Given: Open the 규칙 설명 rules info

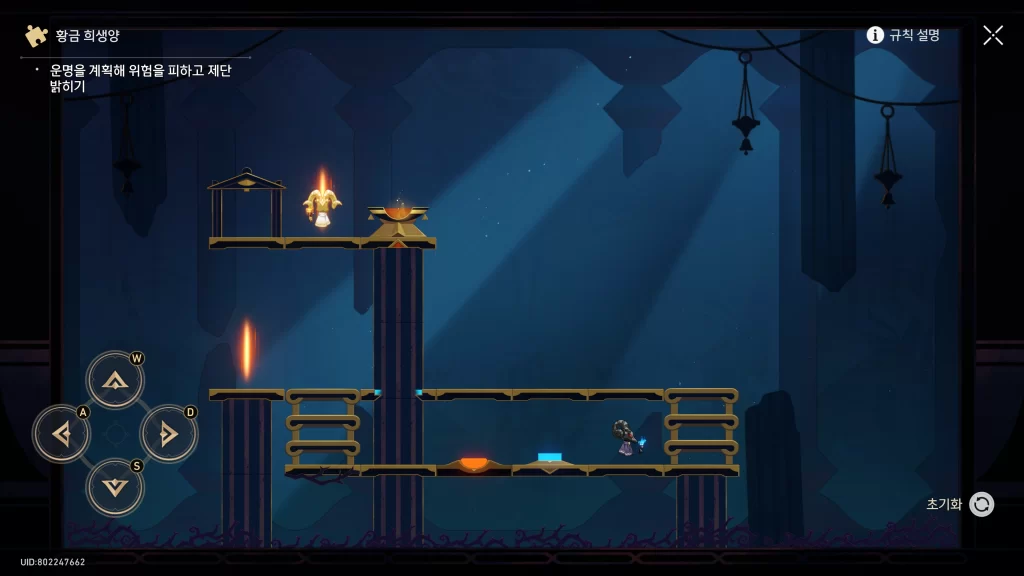Looking at the screenshot, I should tap(903, 35).
